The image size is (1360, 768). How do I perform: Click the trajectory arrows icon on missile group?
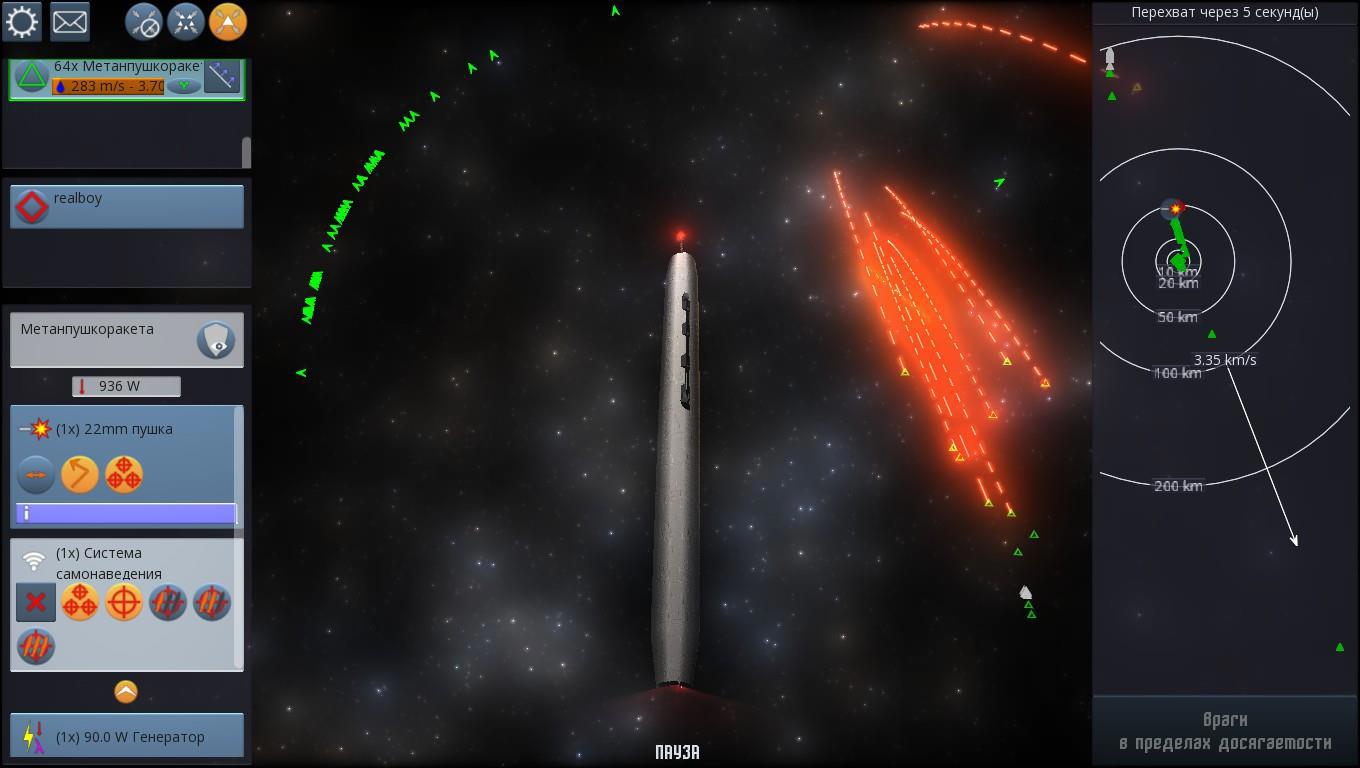(222, 76)
